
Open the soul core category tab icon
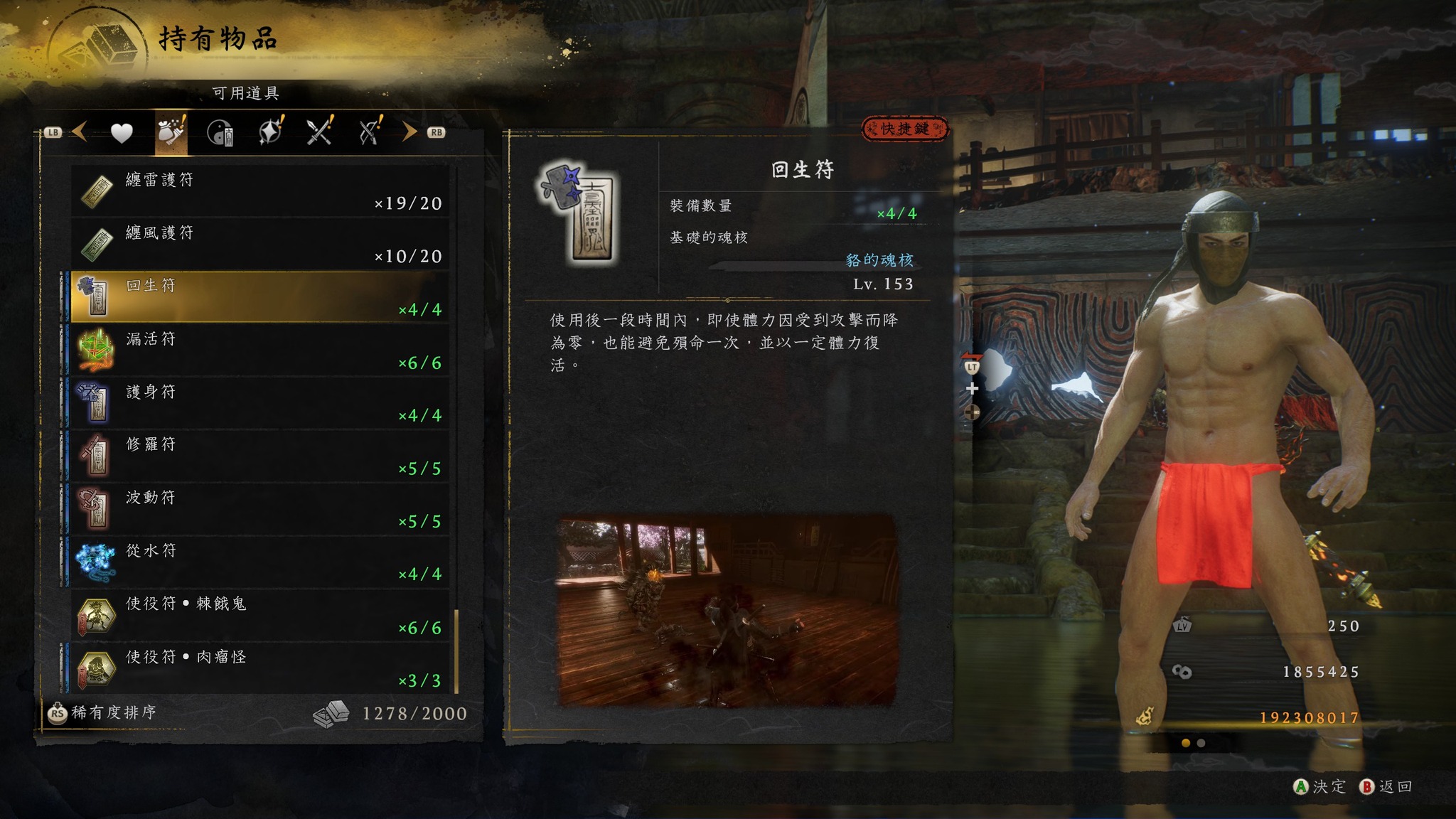click(220, 131)
